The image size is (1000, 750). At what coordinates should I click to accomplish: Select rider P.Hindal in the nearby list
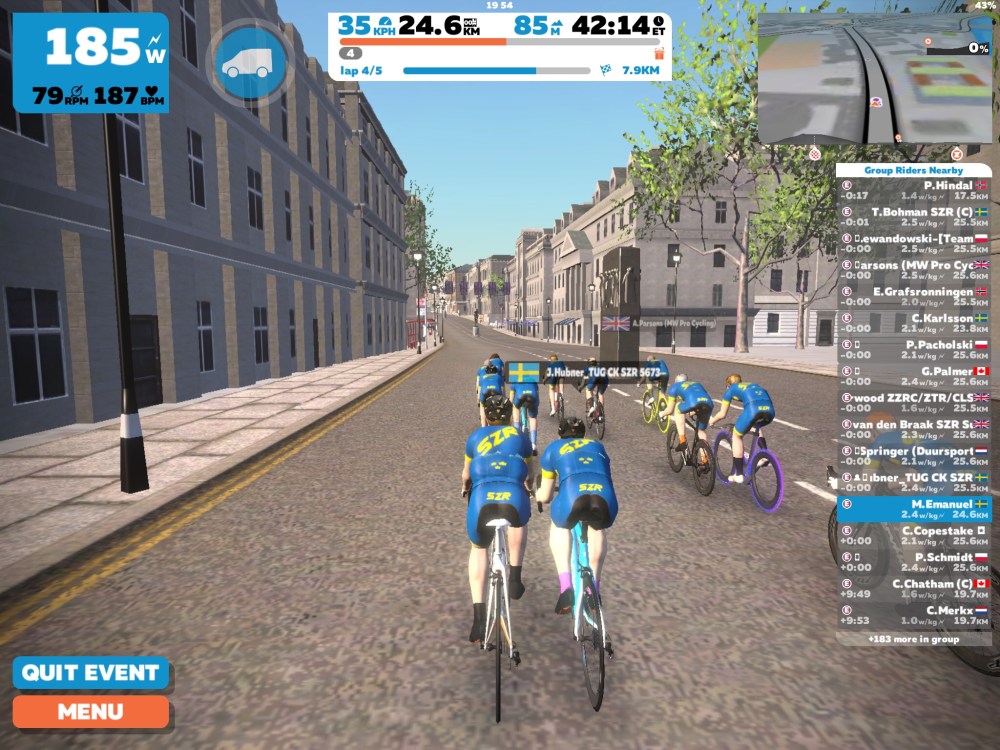(x=913, y=191)
